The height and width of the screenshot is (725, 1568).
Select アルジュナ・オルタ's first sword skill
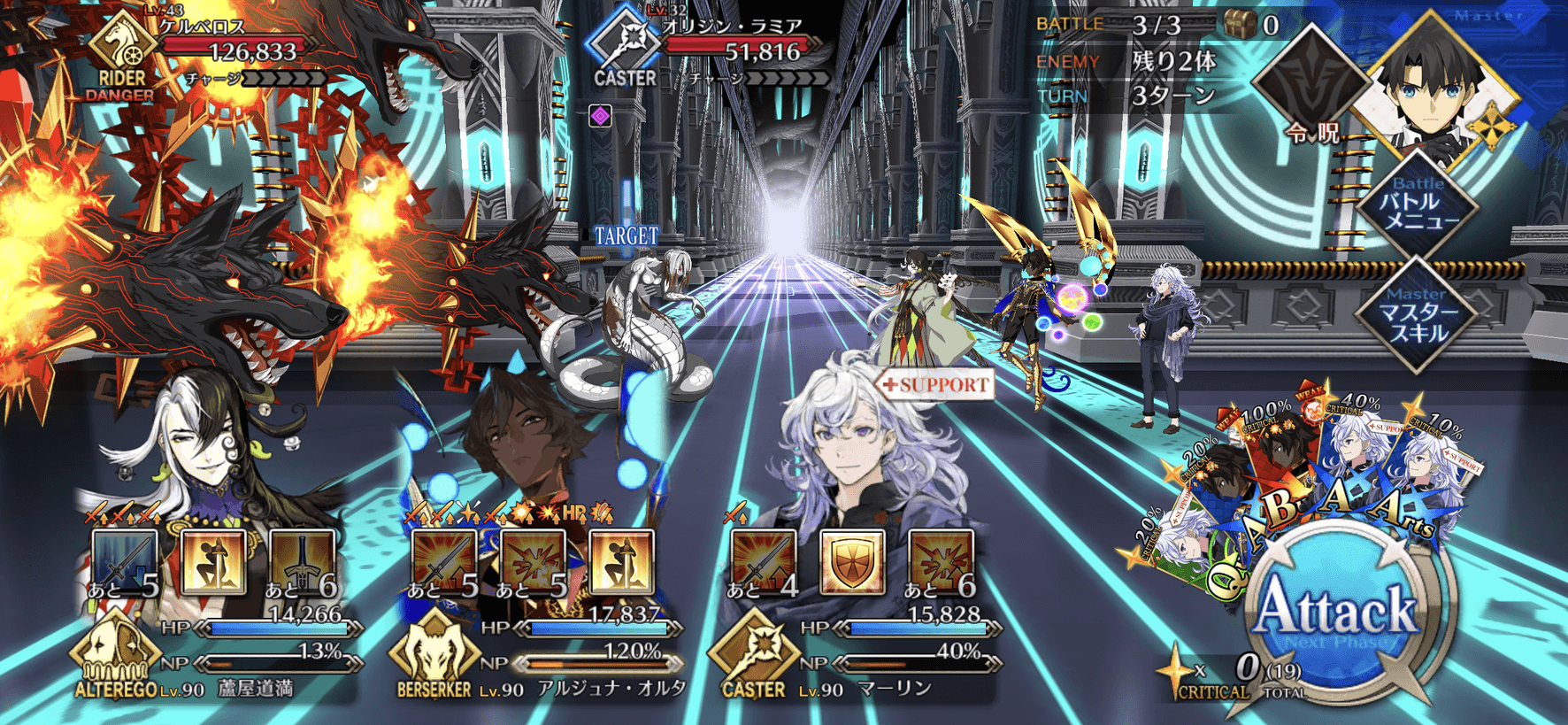click(444, 563)
